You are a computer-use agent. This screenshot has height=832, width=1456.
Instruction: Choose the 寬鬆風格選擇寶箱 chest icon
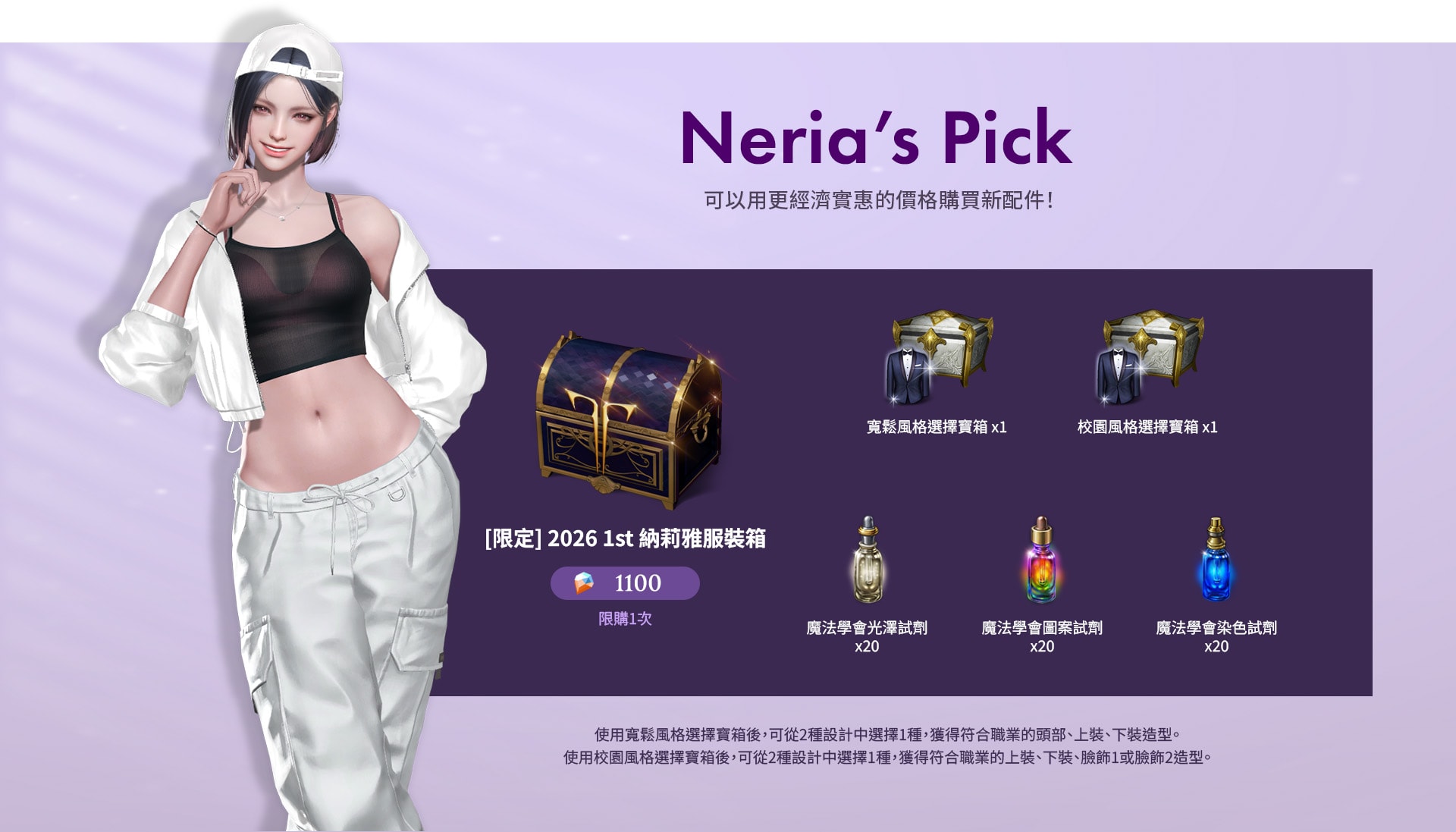939,356
